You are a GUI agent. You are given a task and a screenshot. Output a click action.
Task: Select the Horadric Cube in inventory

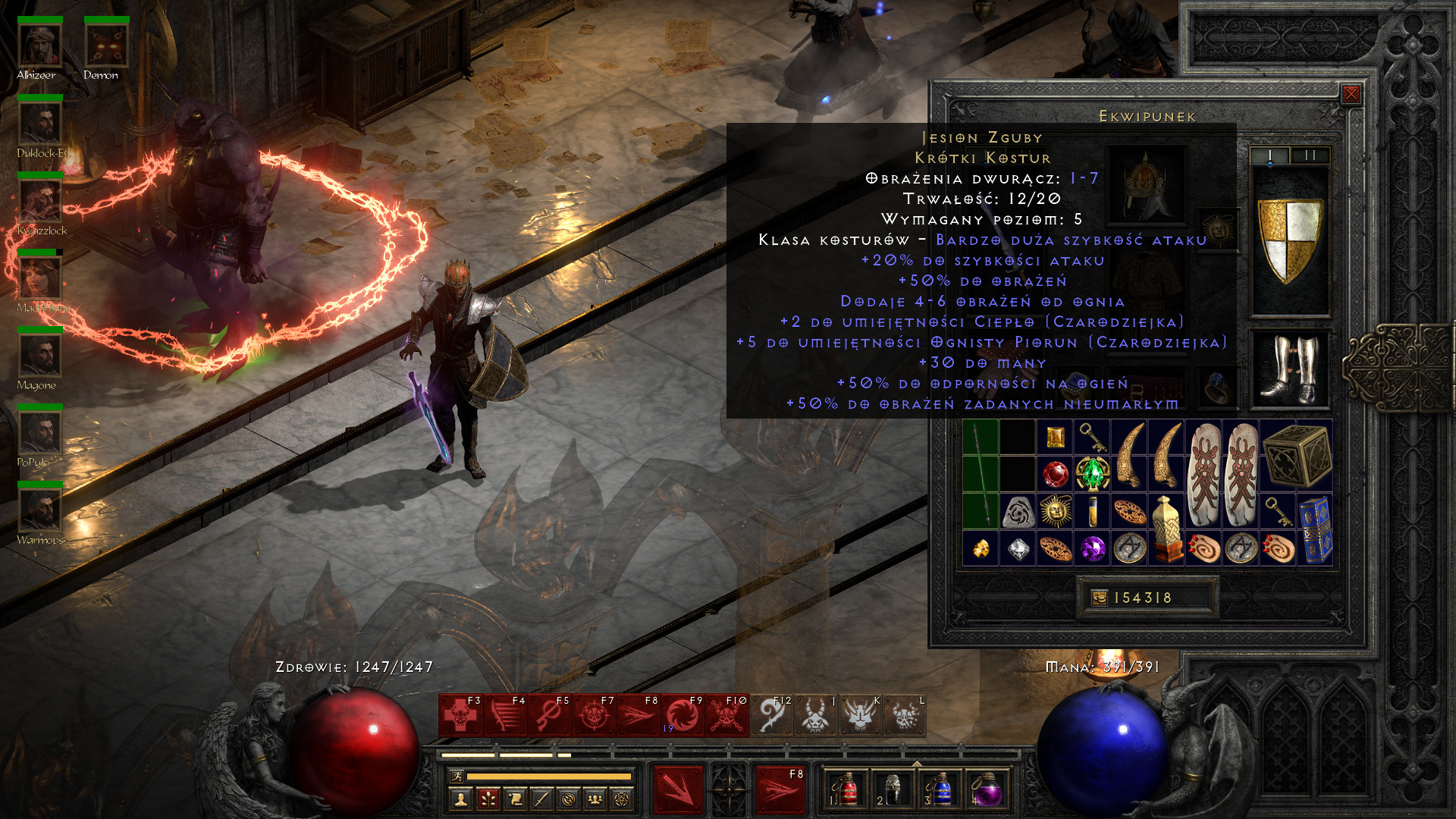[x=1297, y=456]
